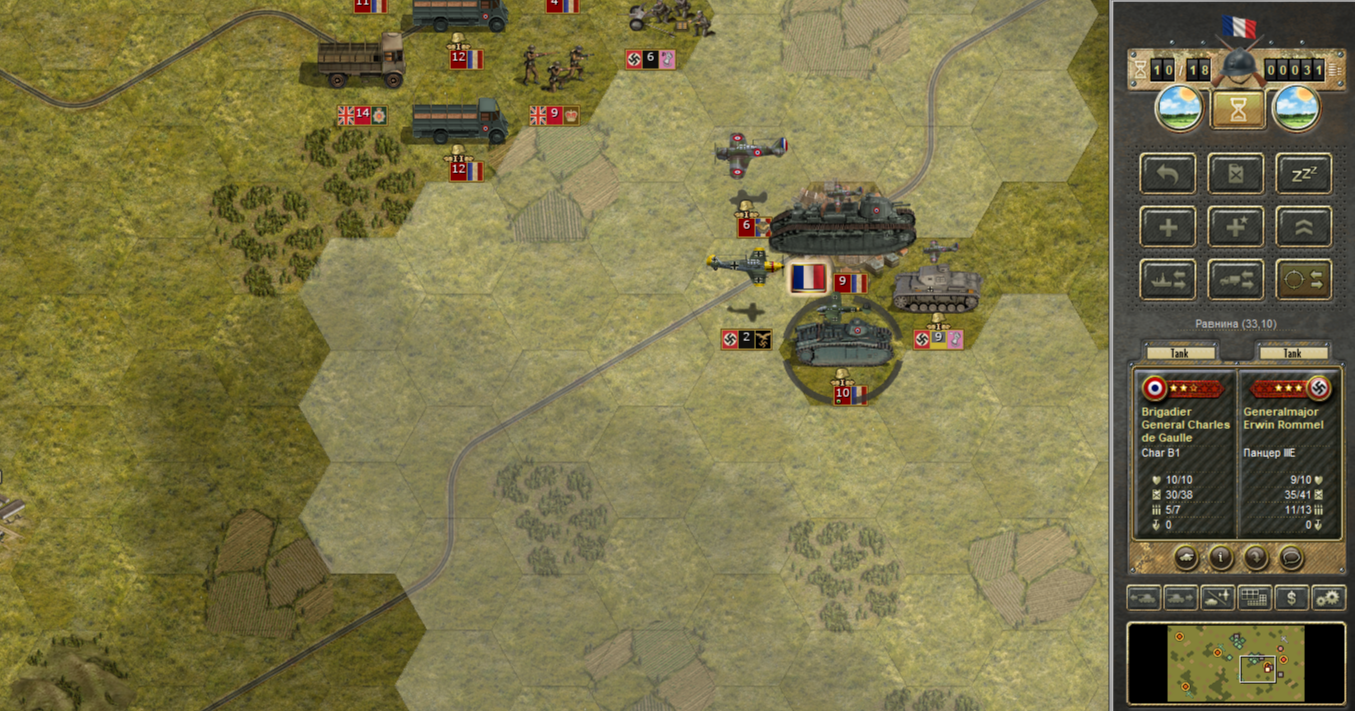Click the ship embark button
The width and height of the screenshot is (1355, 711).
pos(1168,281)
